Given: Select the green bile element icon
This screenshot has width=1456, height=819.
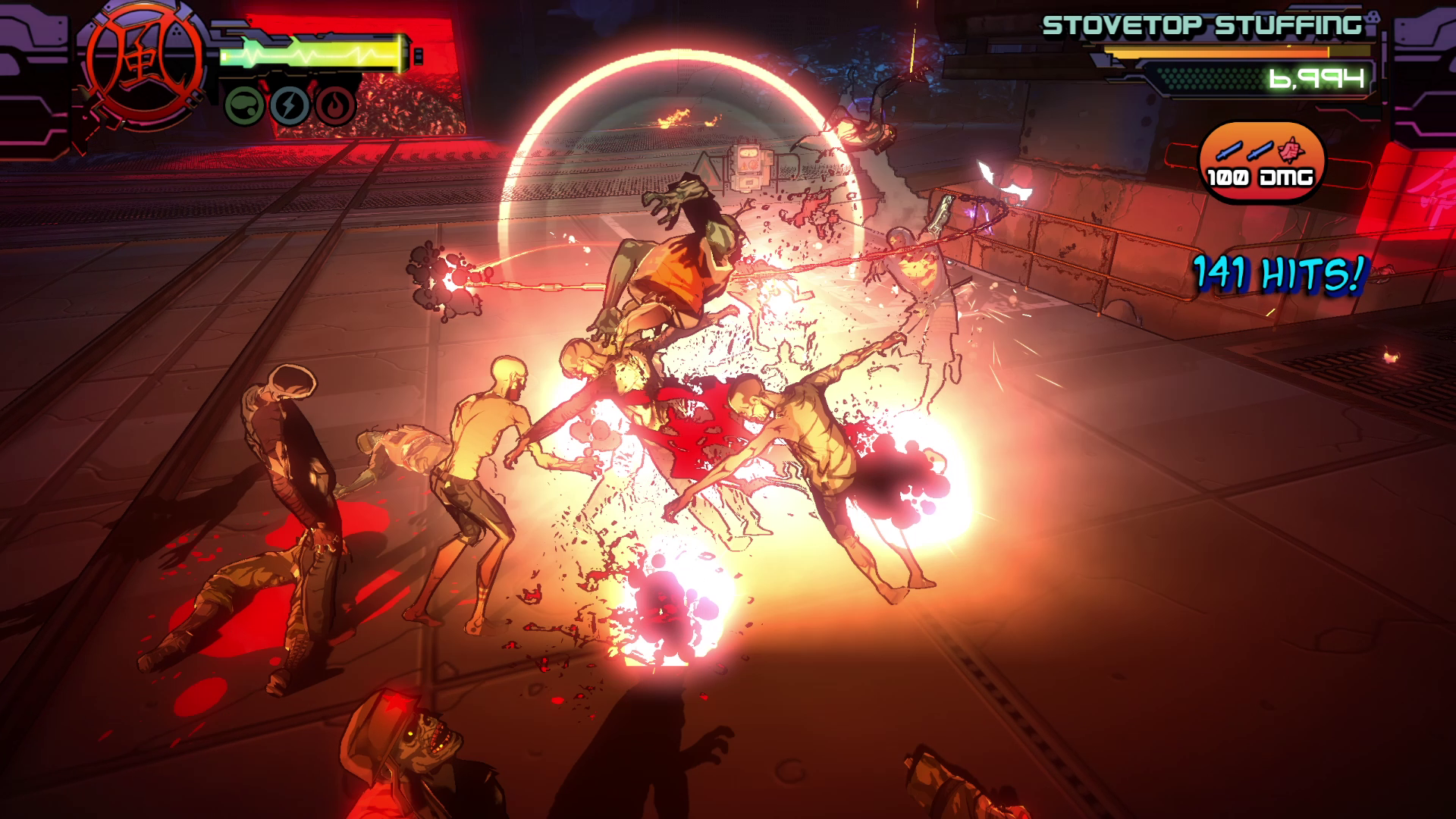Looking at the screenshot, I should [244, 105].
